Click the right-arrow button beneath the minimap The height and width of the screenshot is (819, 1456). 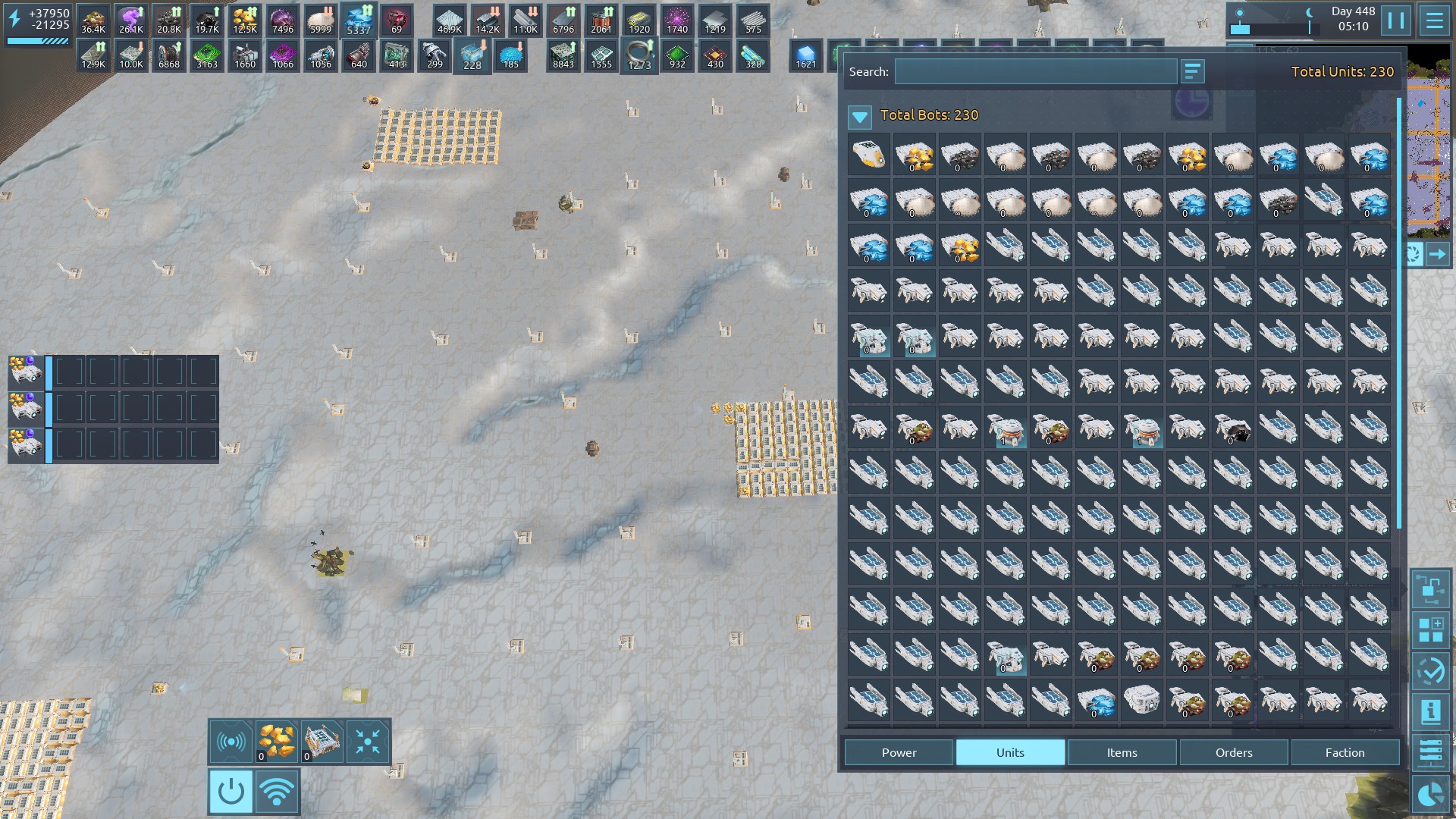click(1437, 255)
